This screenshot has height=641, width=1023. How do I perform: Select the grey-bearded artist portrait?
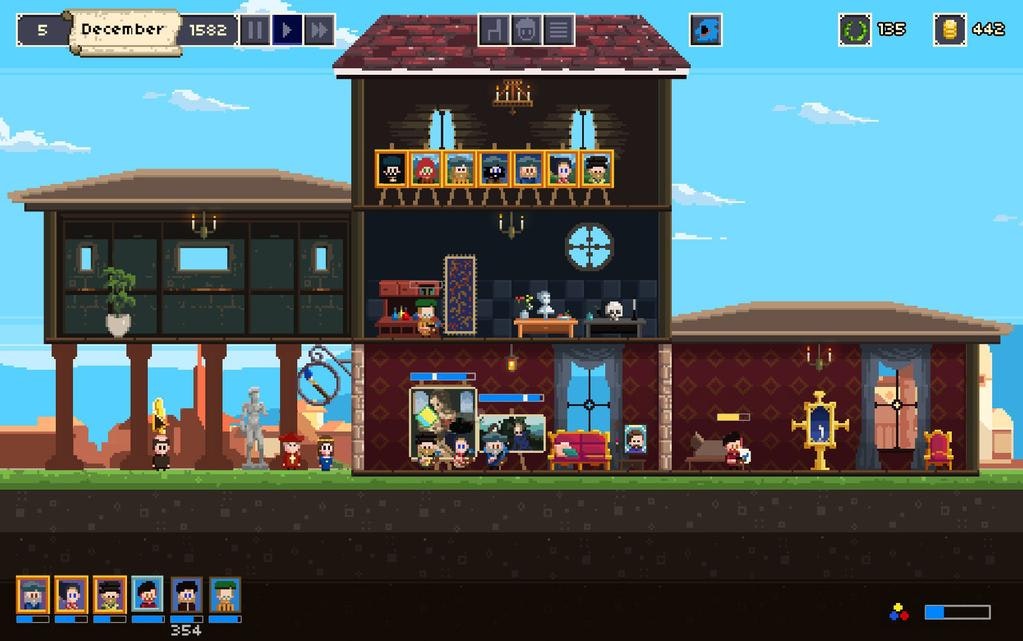[33, 595]
